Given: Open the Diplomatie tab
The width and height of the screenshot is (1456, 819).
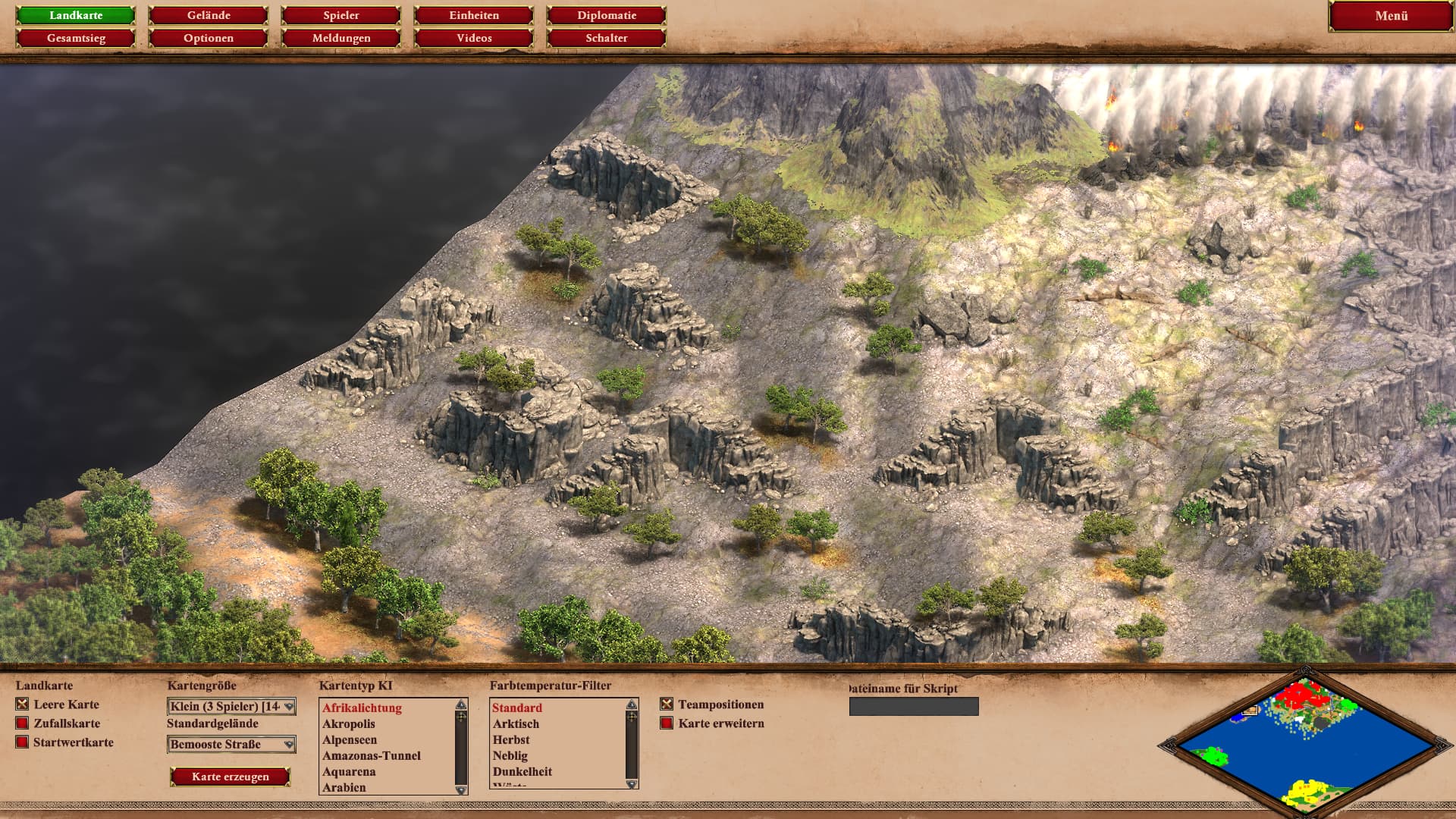Looking at the screenshot, I should click(x=607, y=15).
